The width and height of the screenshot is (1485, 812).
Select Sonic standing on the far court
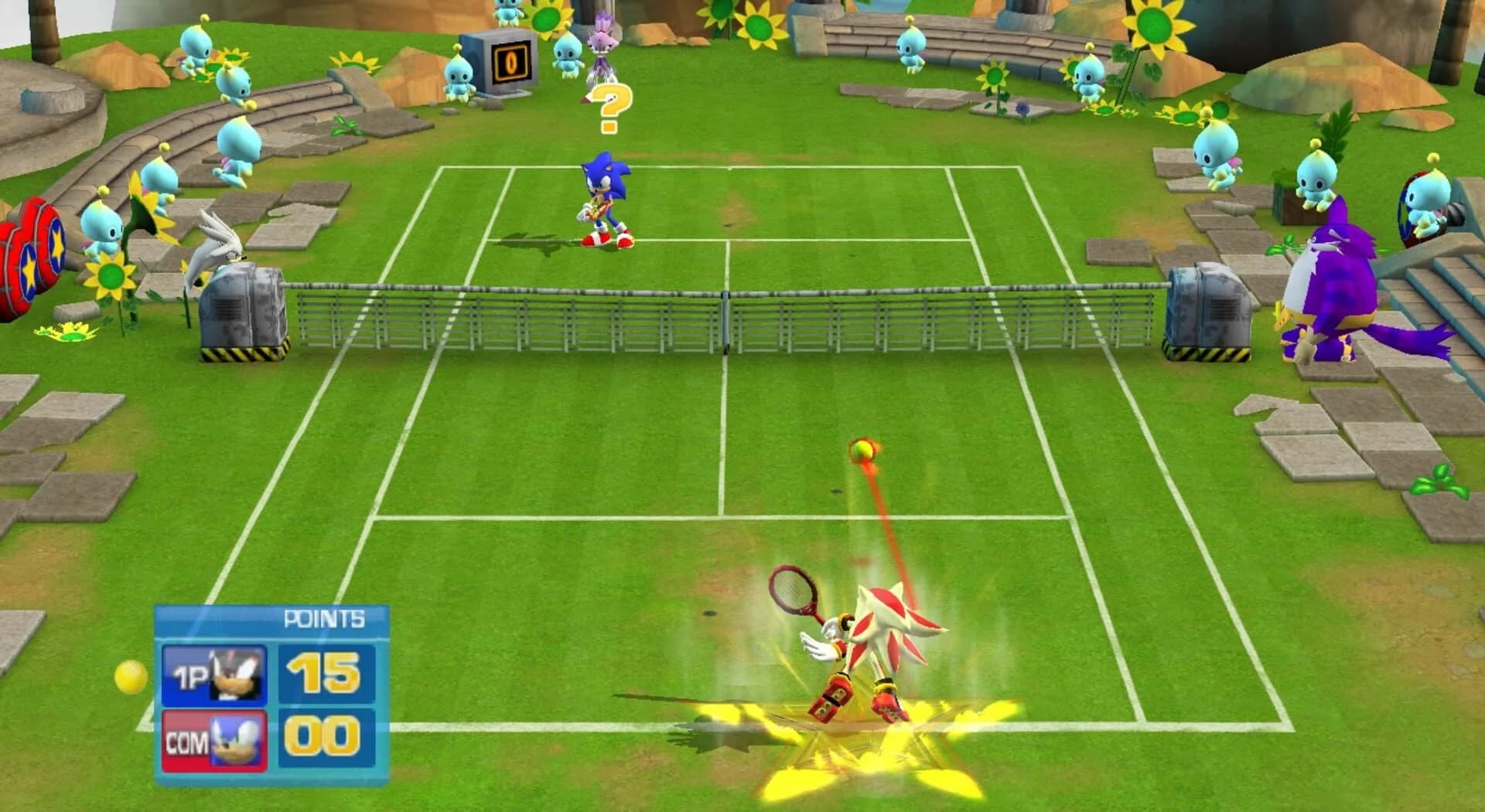tap(603, 197)
